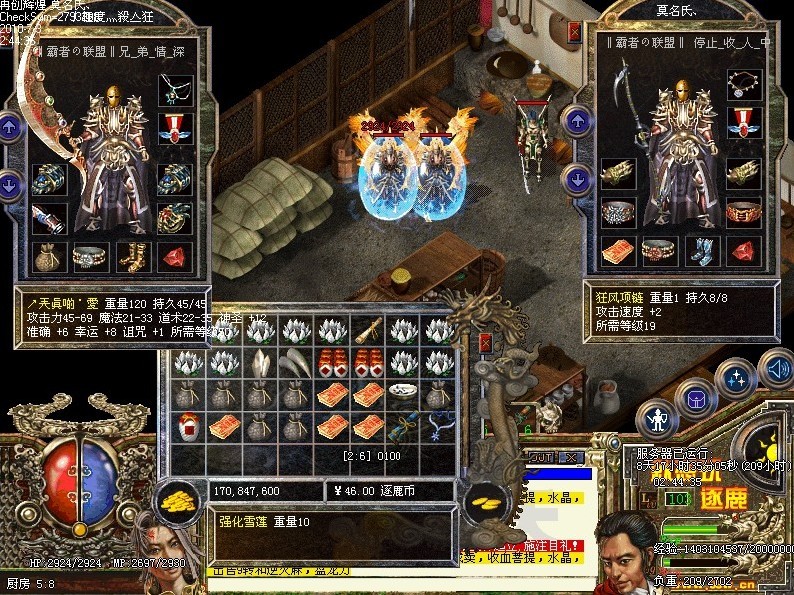This screenshot has width=794, height=595.
Task: Close the right character equipment panel
Action: click(575, 31)
